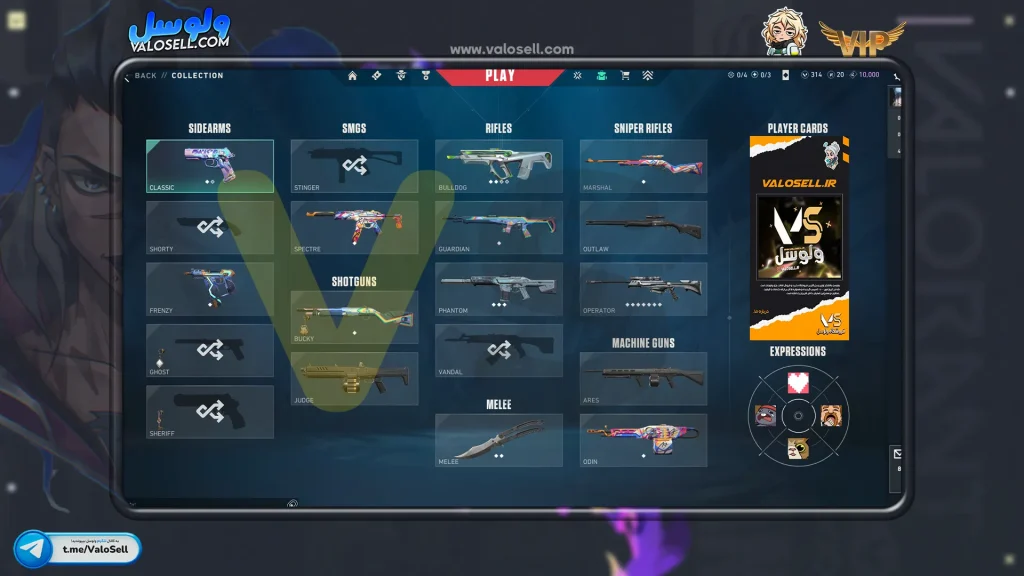This screenshot has height=576, width=1024.
Task: Choose the Bucky shotgun slot
Action: 354,317
